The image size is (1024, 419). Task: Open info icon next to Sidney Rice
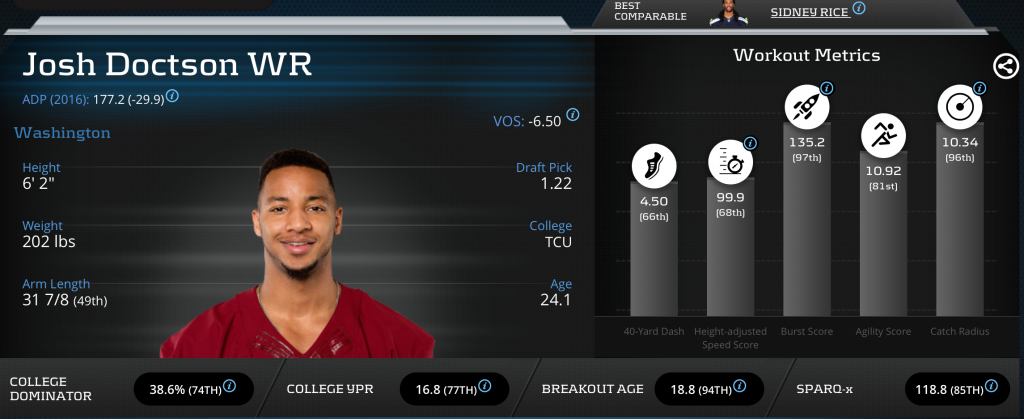click(x=859, y=8)
